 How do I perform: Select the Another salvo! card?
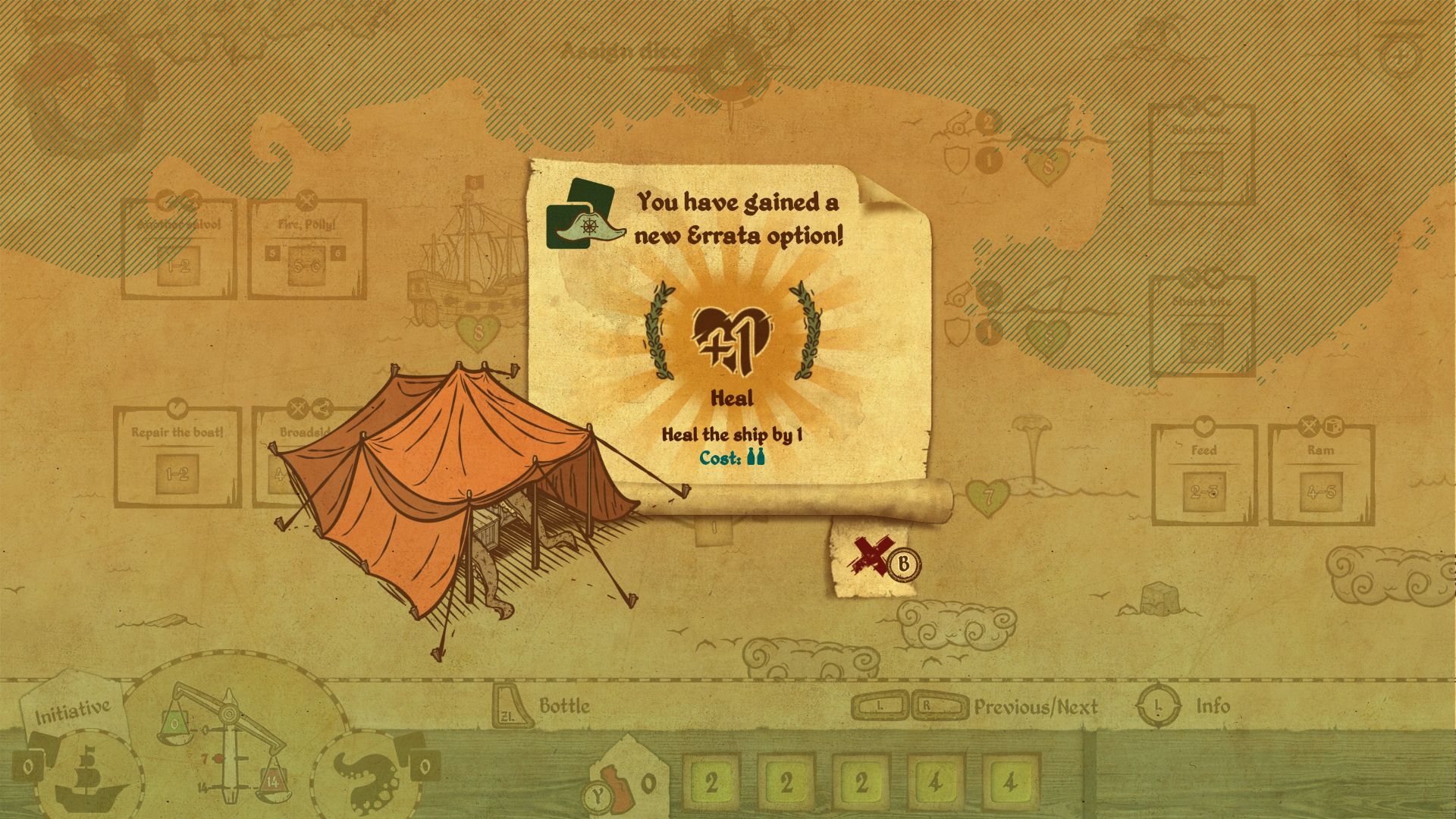point(180,250)
